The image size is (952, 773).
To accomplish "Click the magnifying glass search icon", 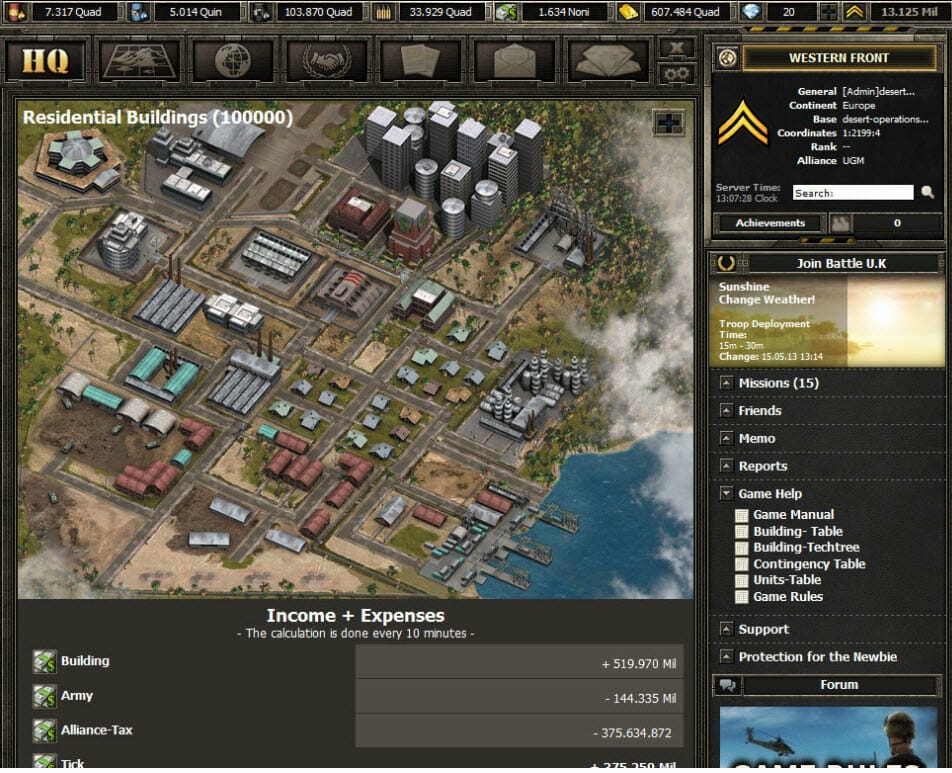I will 928,192.
